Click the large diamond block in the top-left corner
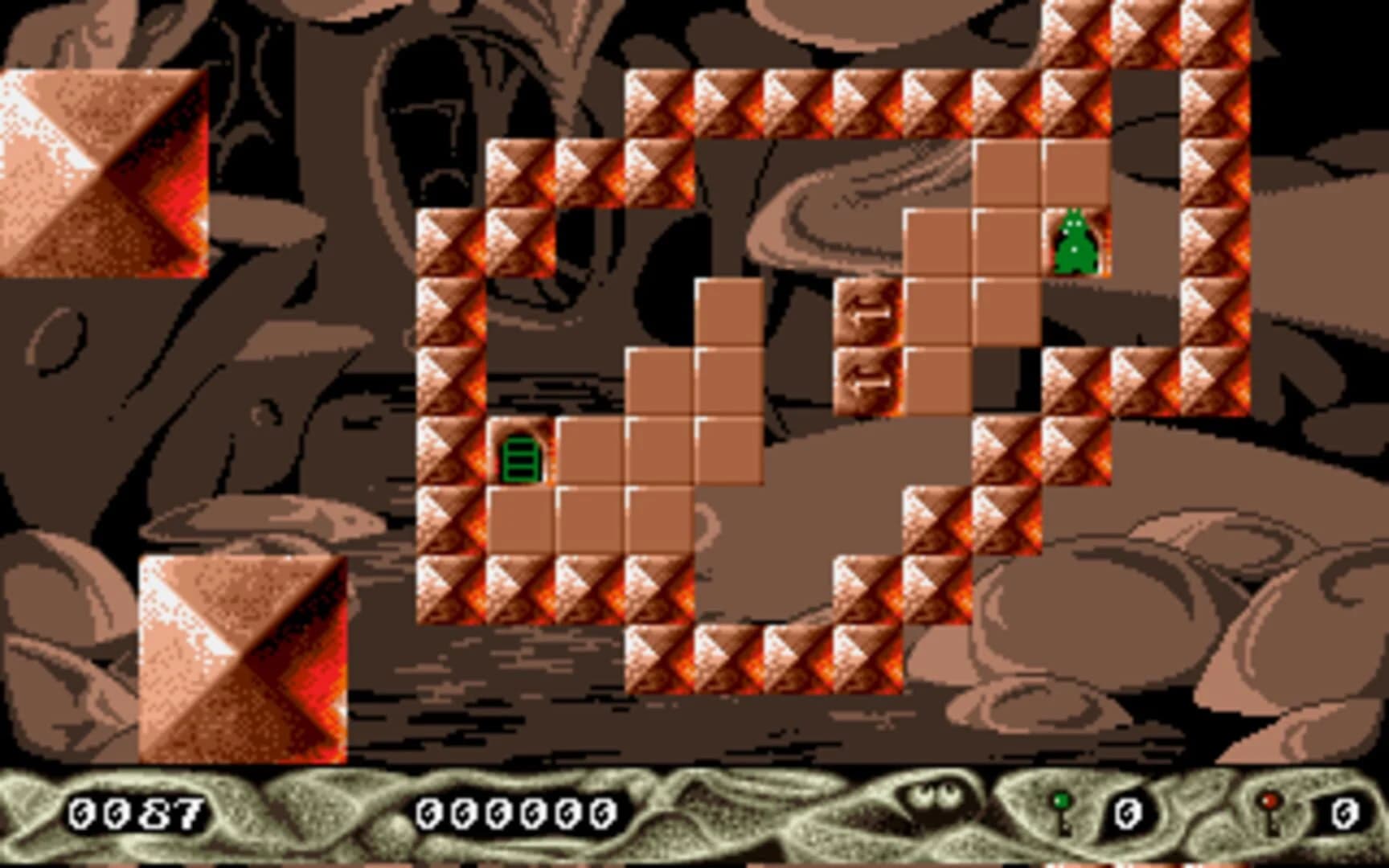Image resolution: width=1389 pixels, height=868 pixels. point(104,169)
